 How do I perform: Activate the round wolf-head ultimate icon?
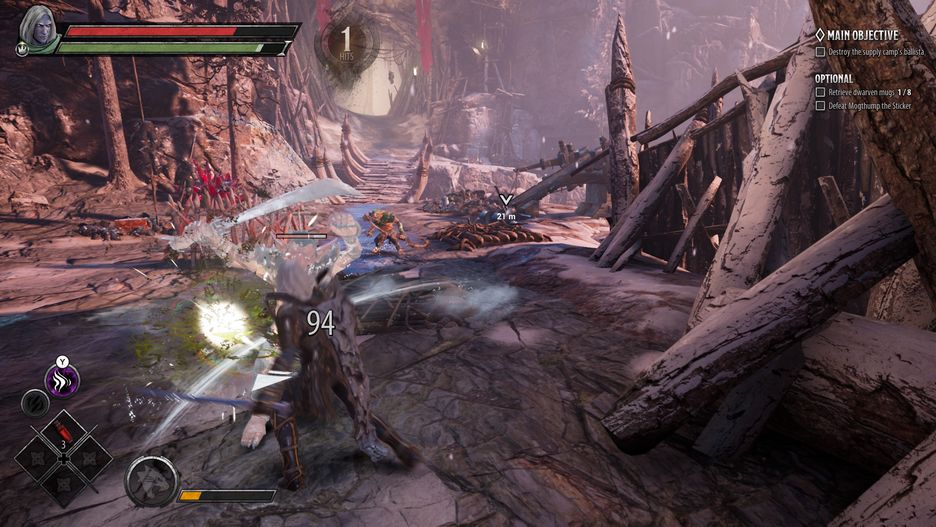click(x=152, y=481)
